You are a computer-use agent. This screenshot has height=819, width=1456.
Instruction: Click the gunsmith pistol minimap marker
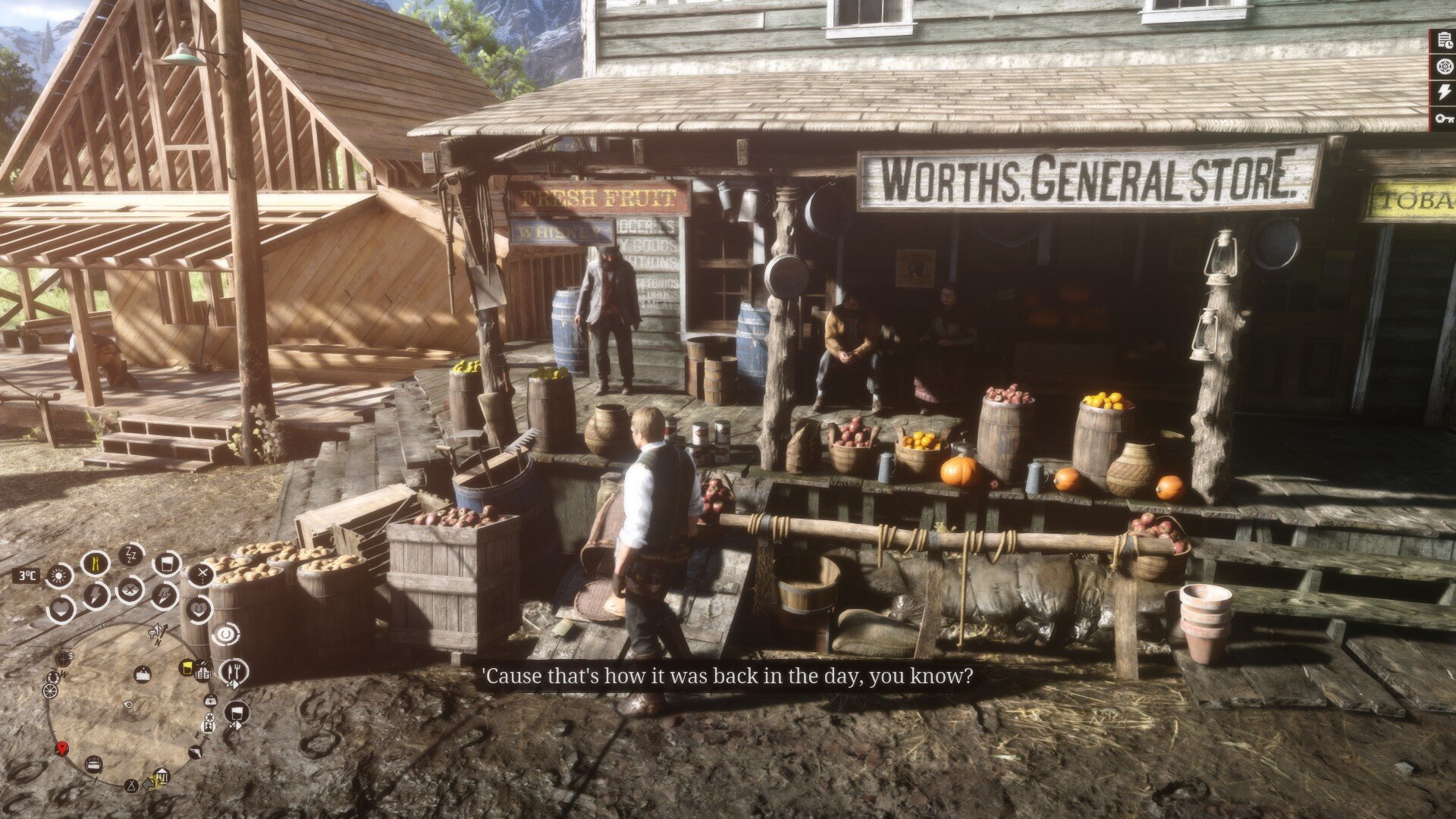coord(196,752)
